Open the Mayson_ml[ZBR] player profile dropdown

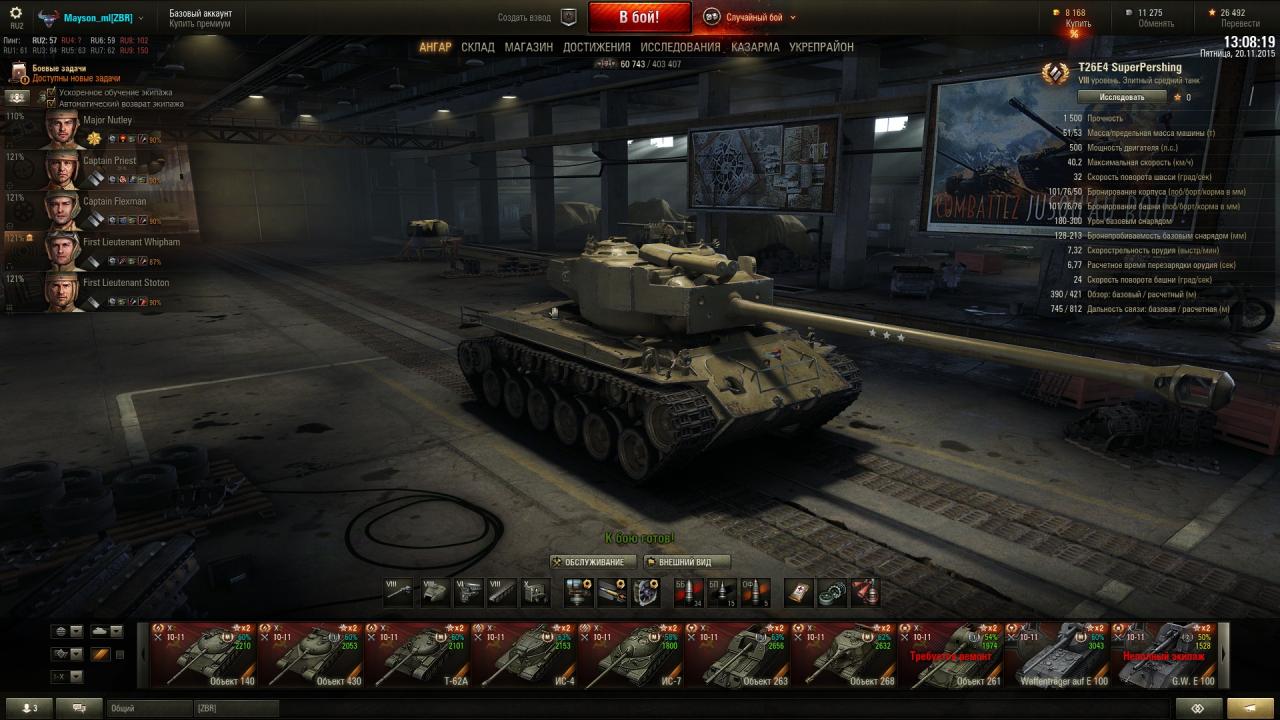(x=100, y=18)
